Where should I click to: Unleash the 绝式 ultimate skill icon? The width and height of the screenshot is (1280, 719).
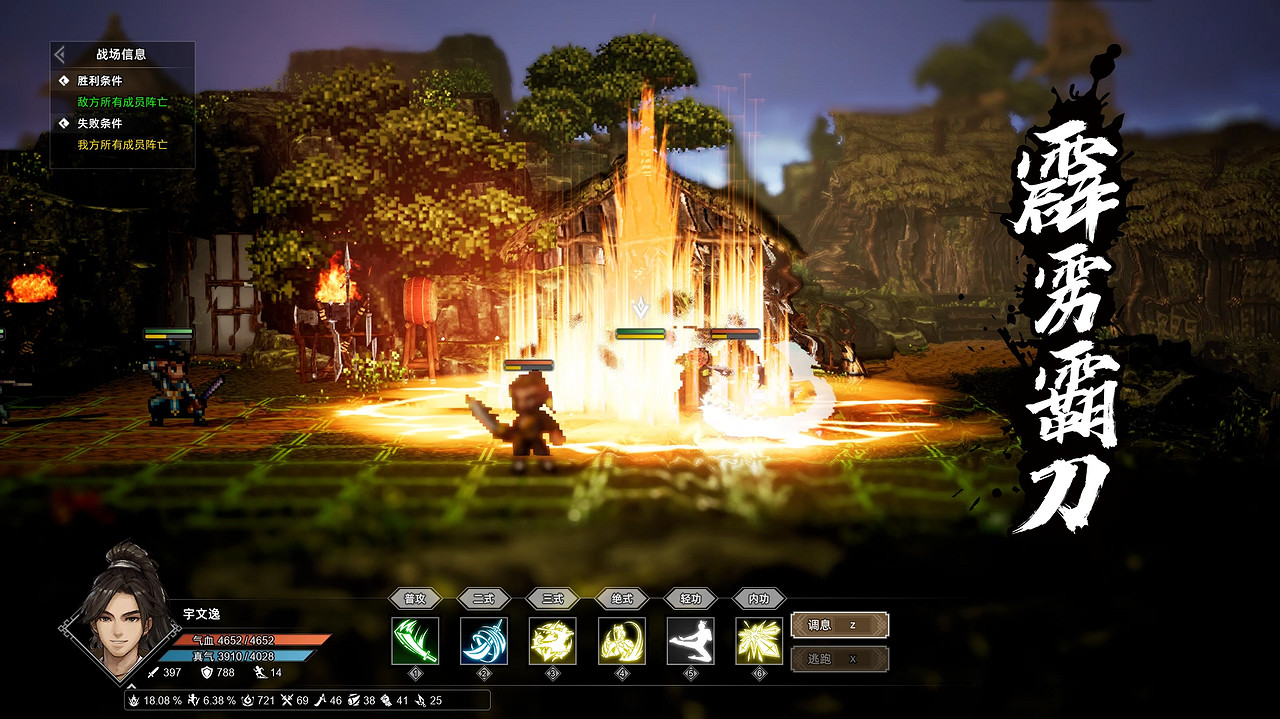tap(622, 641)
